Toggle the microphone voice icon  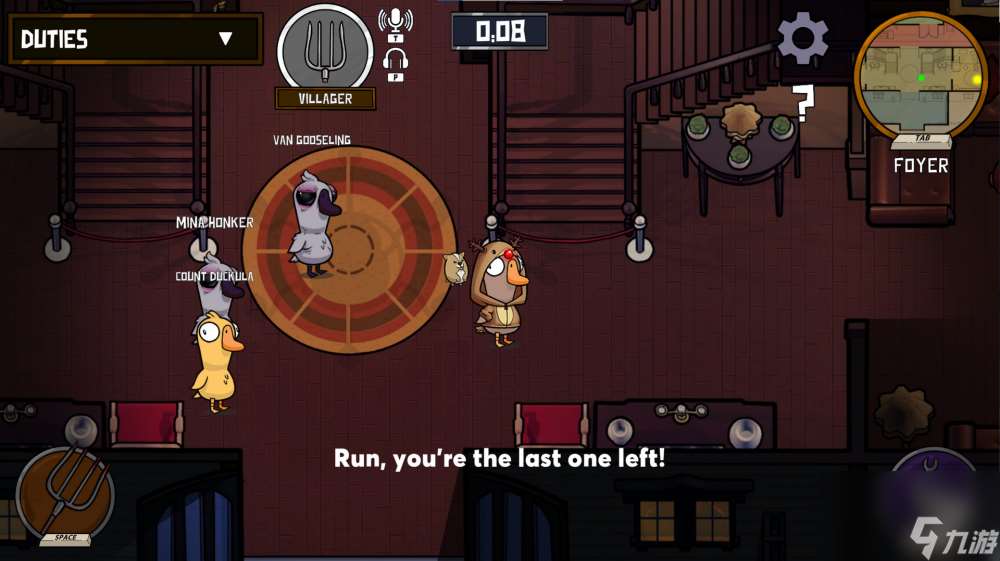[x=395, y=22]
